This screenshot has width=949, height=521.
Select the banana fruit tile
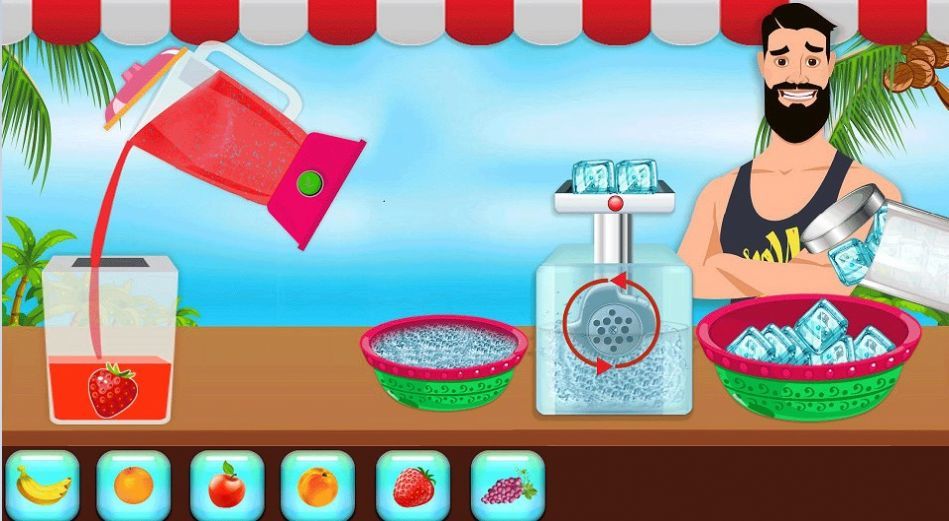pyautogui.click(x=42, y=486)
